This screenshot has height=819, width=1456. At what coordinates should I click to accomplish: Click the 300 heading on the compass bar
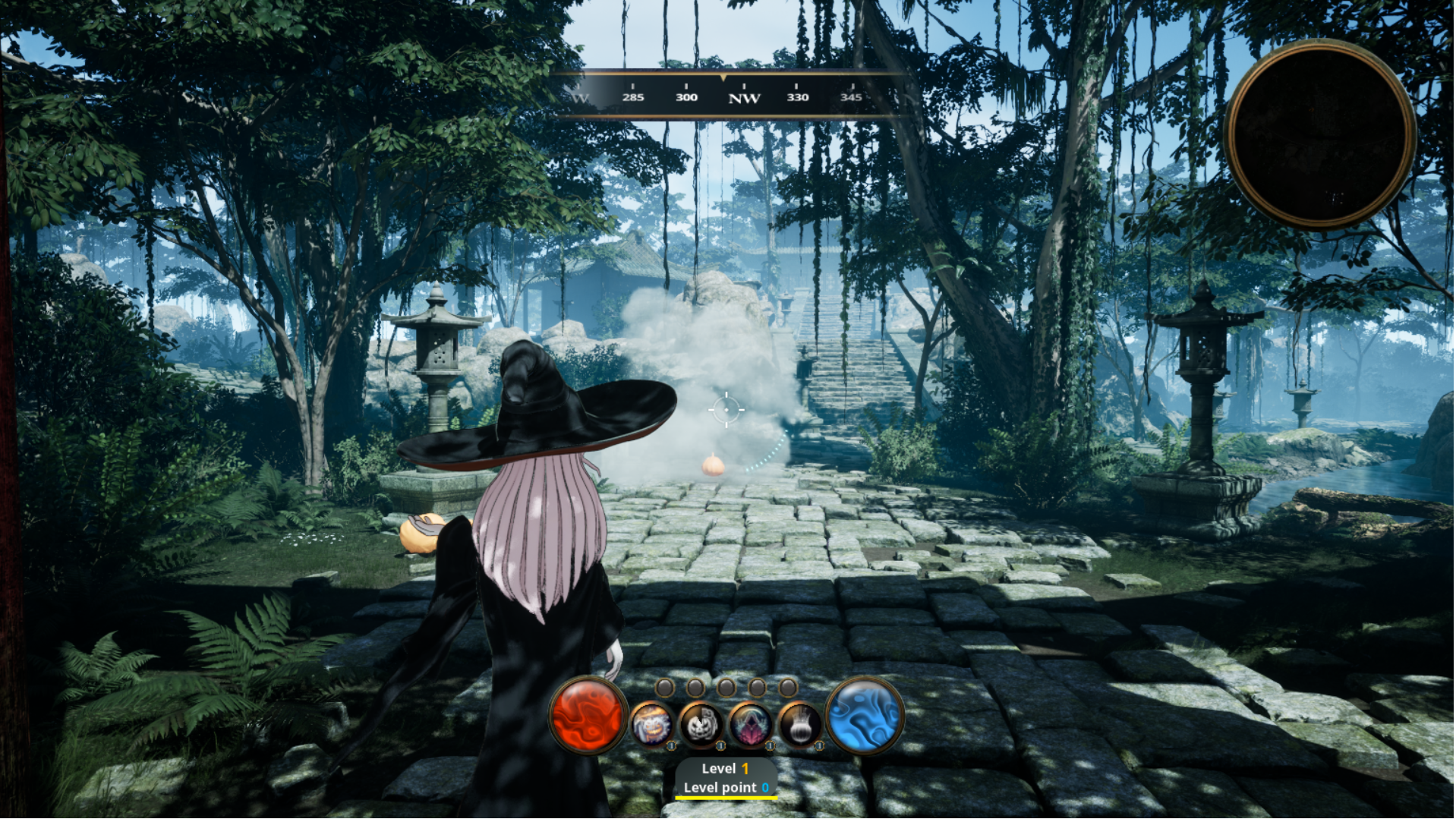(x=685, y=97)
